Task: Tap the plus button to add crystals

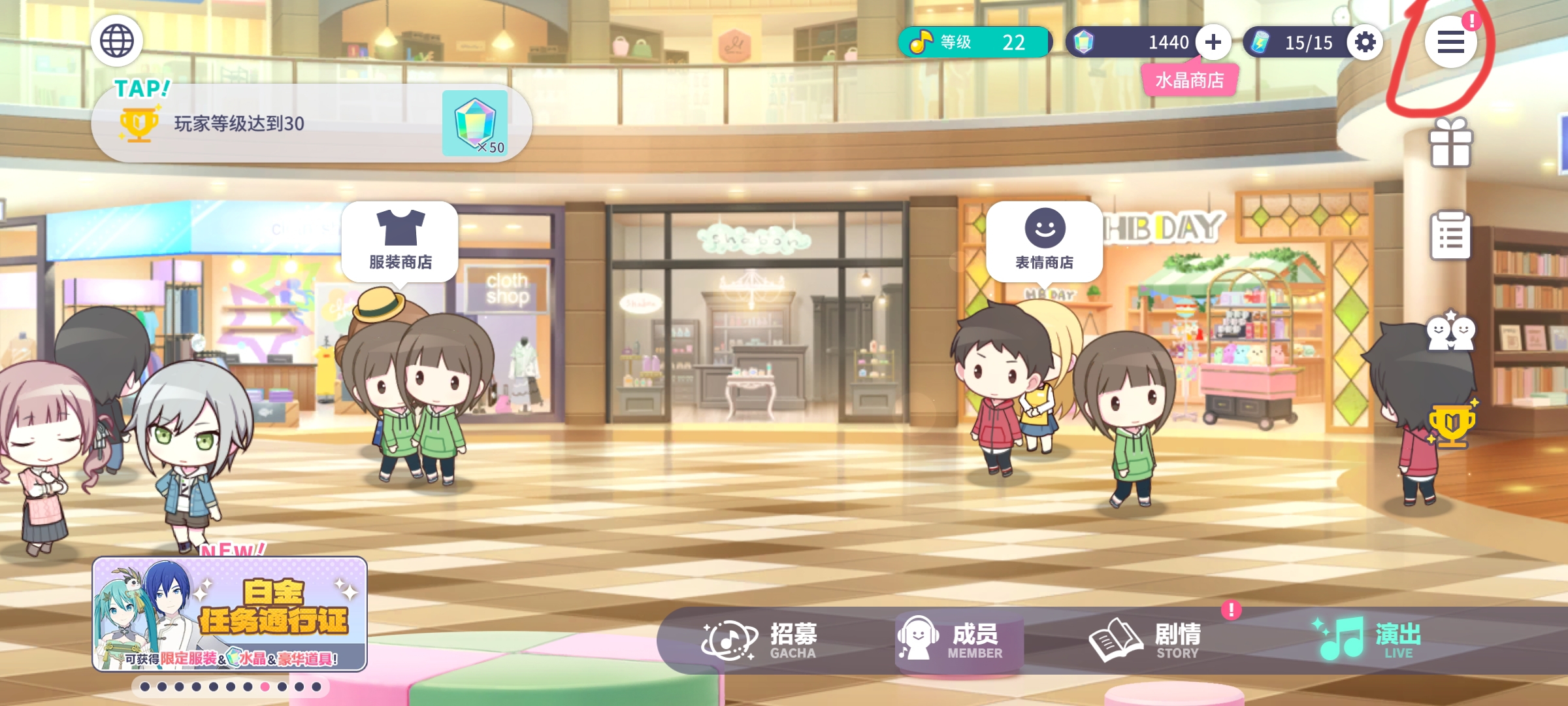Action: [1213, 42]
